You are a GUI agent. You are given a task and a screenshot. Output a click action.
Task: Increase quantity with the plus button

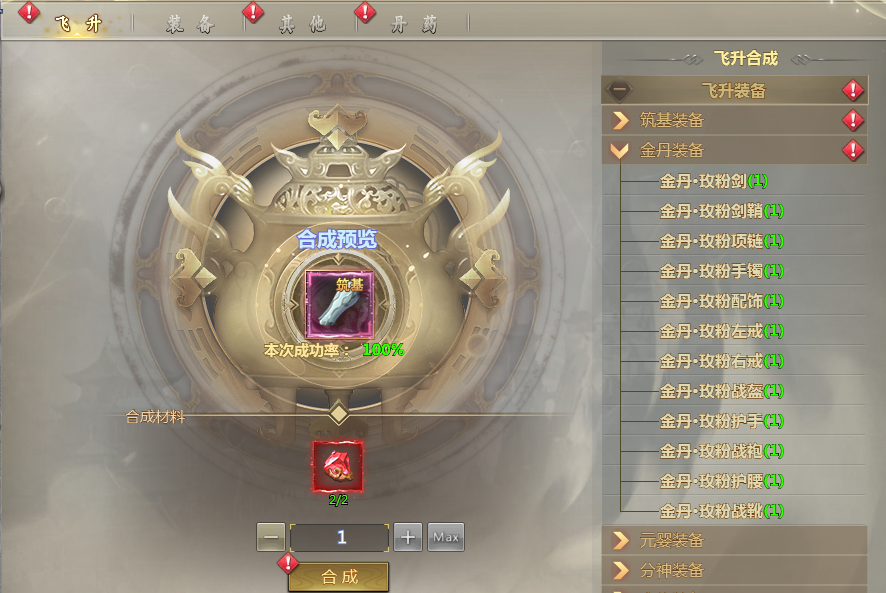407,537
